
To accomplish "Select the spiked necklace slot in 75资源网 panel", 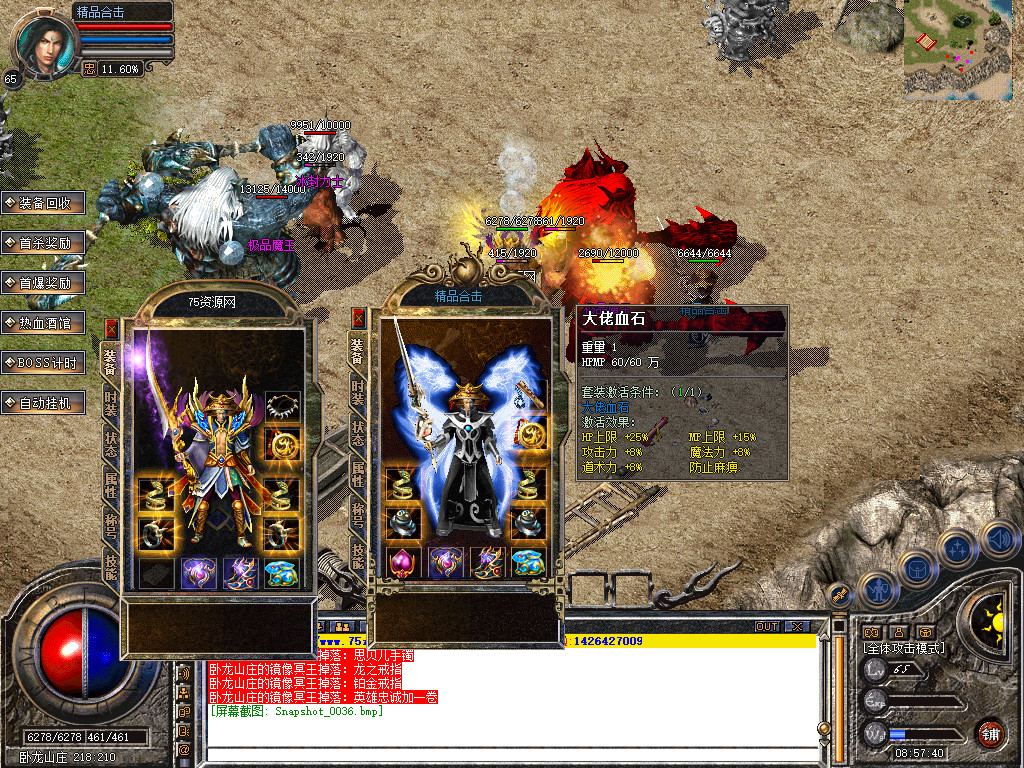I will click(x=283, y=406).
